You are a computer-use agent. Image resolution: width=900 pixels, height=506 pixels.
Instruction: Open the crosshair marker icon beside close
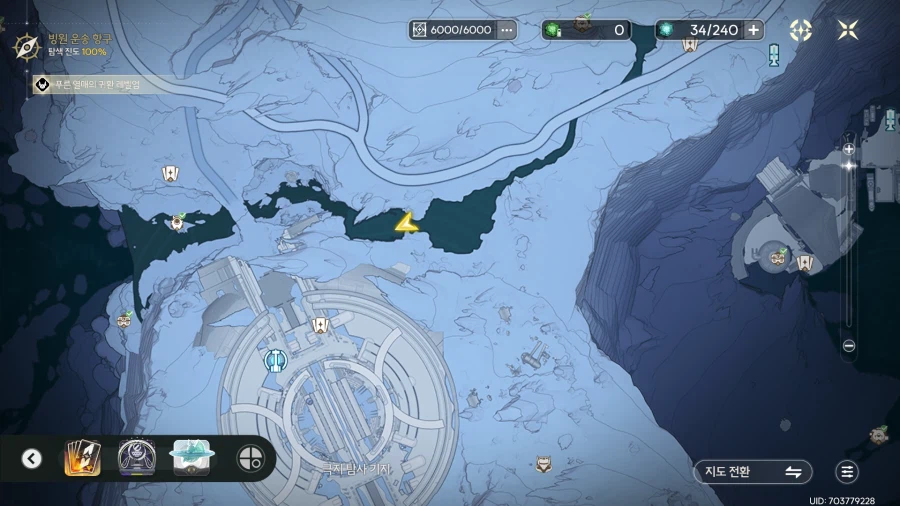[801, 30]
